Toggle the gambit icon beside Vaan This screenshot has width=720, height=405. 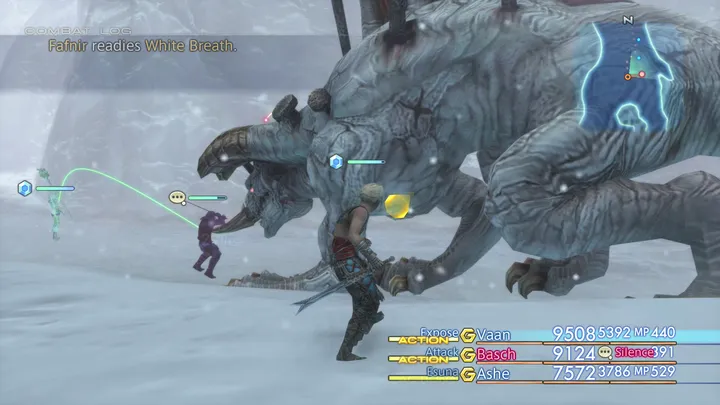tap(467, 334)
